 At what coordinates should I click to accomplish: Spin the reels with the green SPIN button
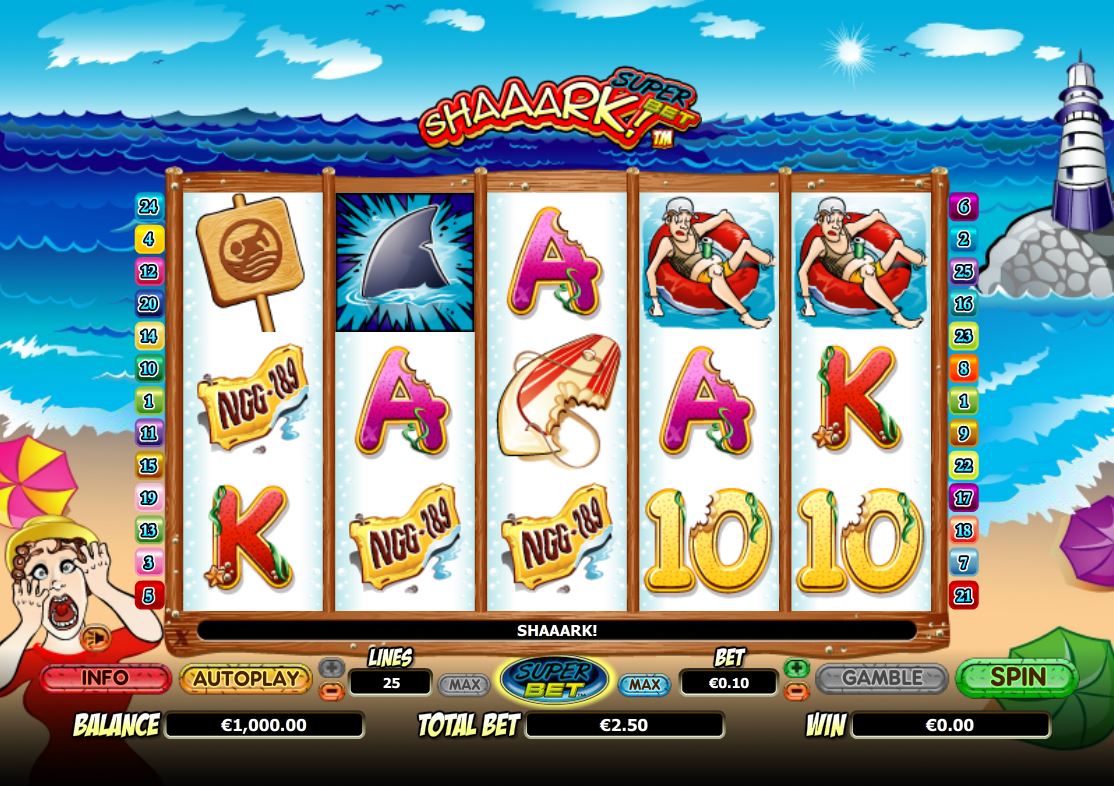pyautogui.click(x=1016, y=678)
